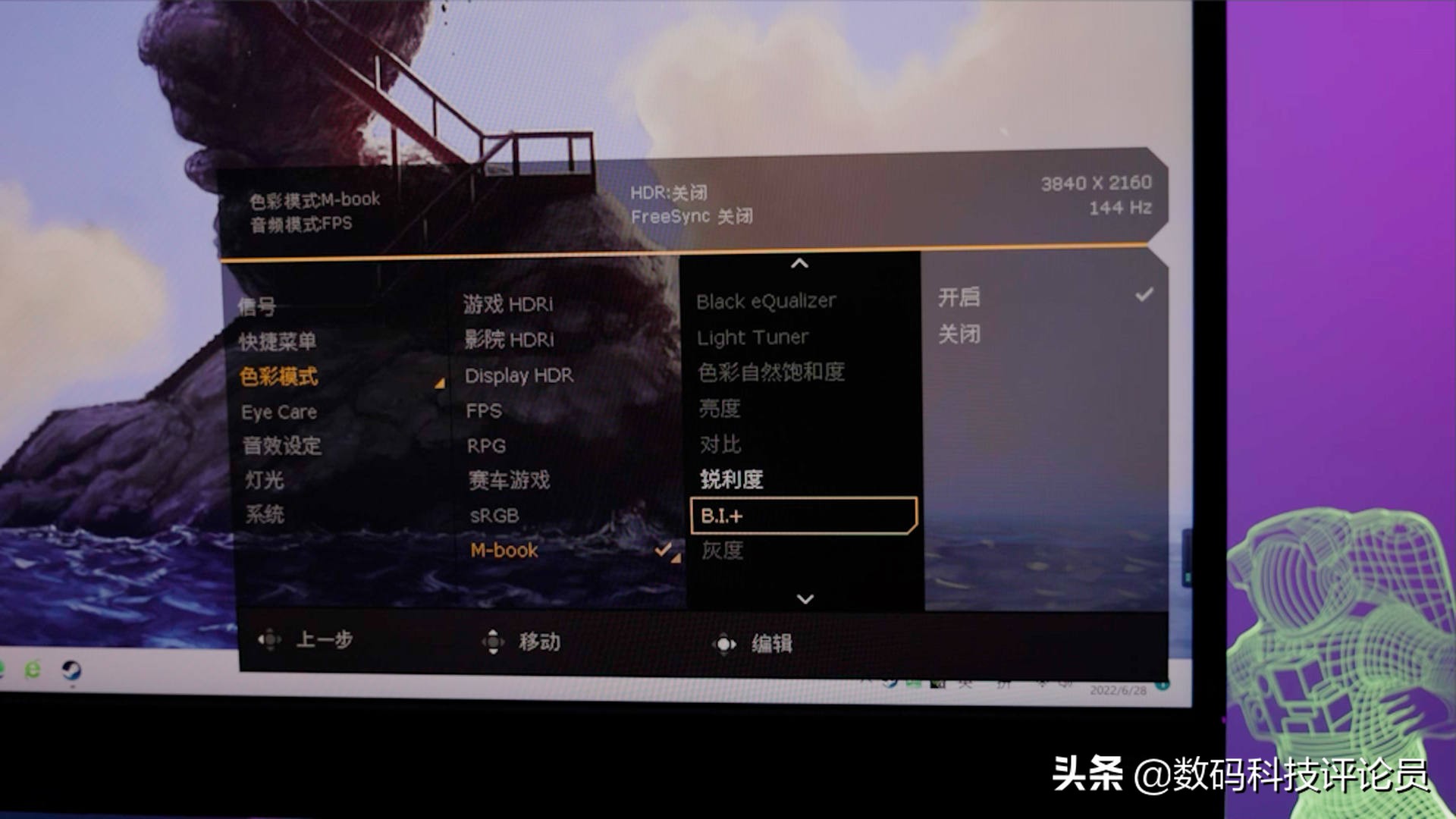Click the up chevron above Black eQualizer
The width and height of the screenshot is (1456, 819).
point(799,264)
